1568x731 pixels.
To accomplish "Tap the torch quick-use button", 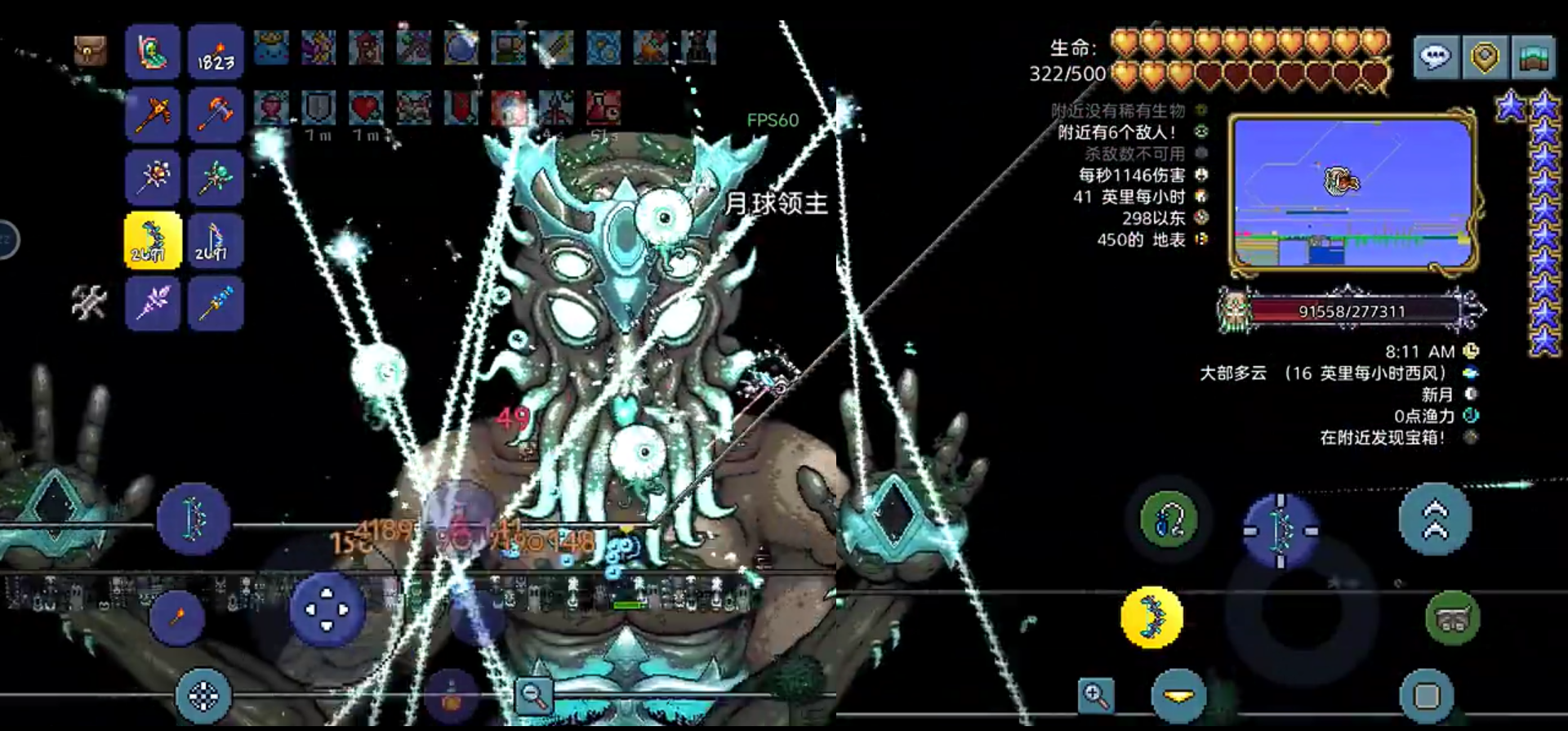I will point(176,617).
